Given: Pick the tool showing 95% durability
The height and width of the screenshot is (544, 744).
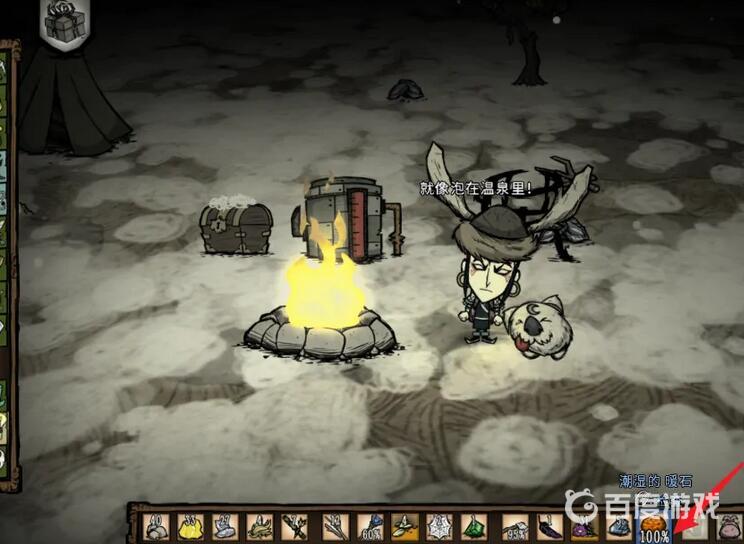Looking at the screenshot, I should pos(515,525).
